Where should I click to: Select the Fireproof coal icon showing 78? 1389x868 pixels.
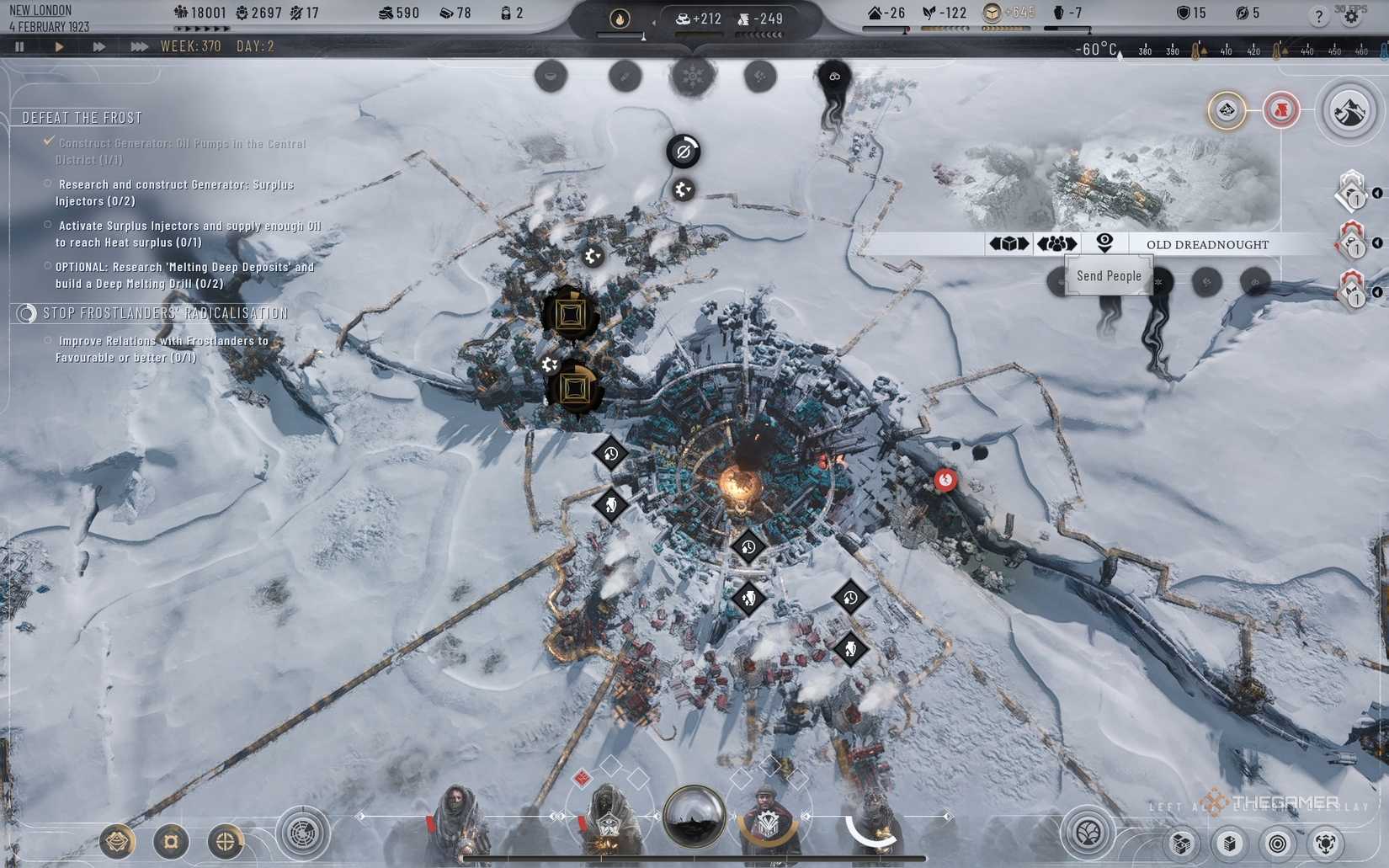click(x=446, y=13)
